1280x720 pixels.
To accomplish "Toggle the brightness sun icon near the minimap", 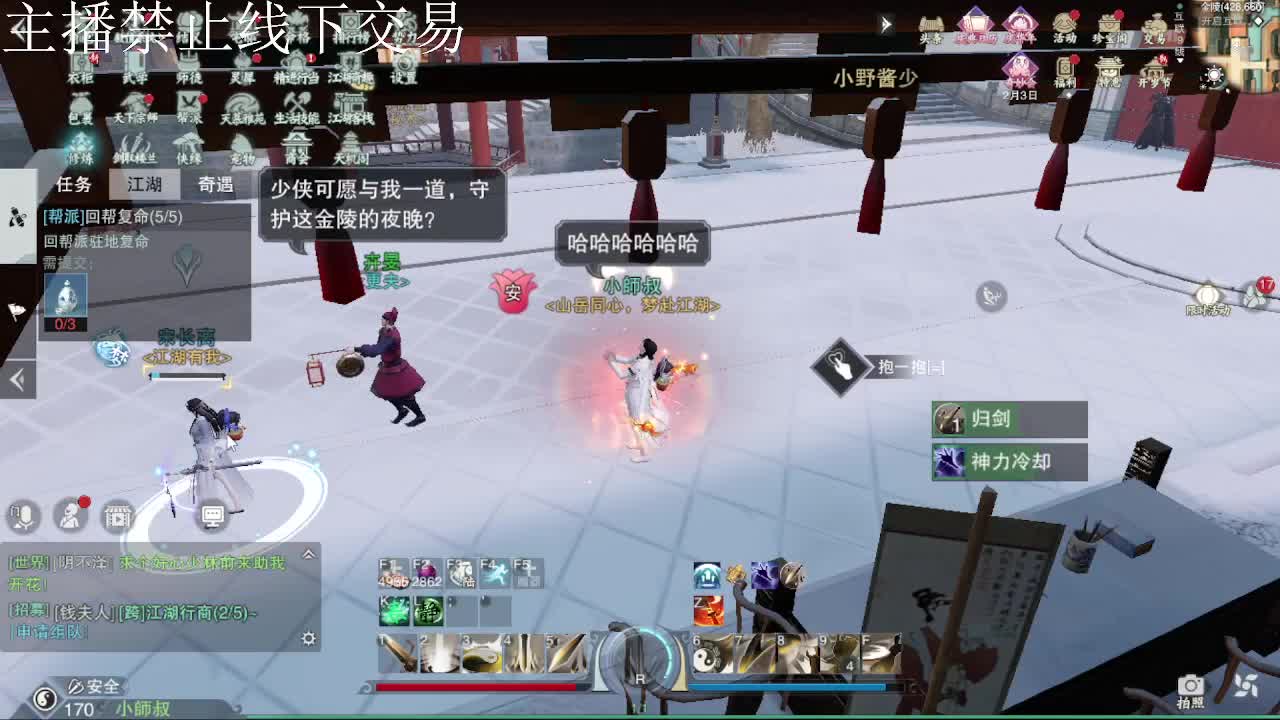I will [1214, 75].
